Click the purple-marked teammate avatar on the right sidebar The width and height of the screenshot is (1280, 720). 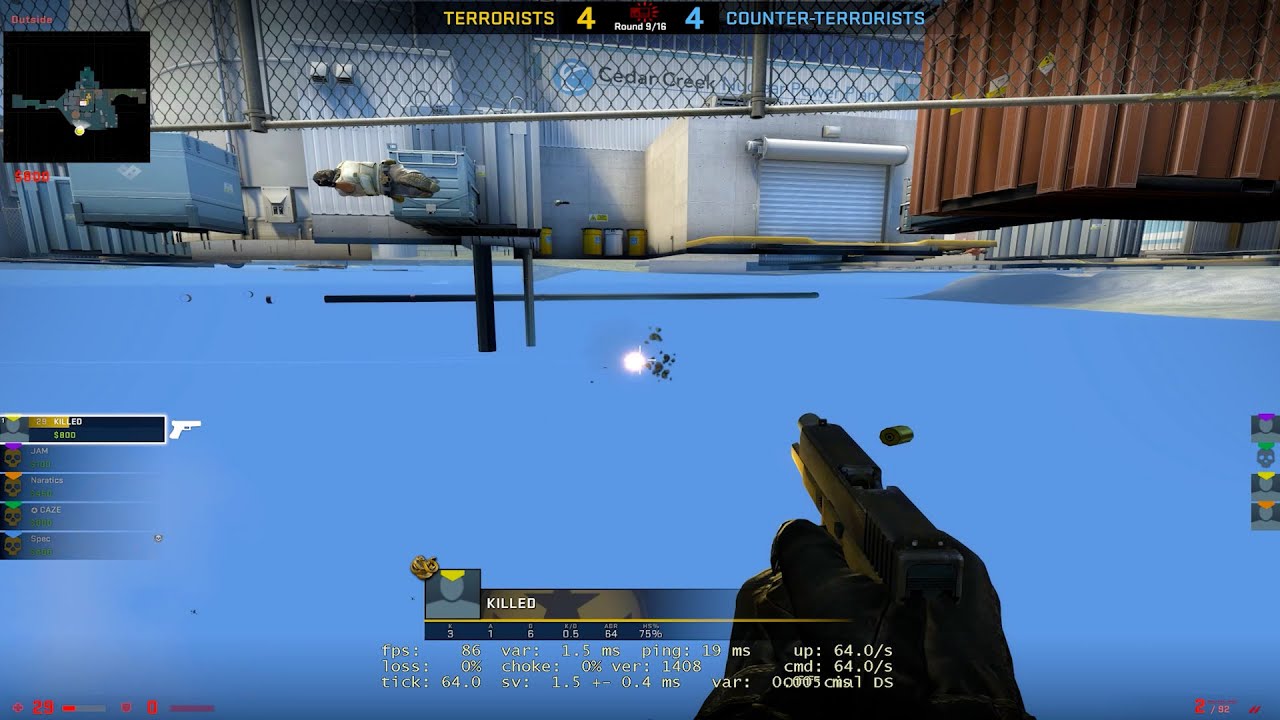[x=1264, y=427]
